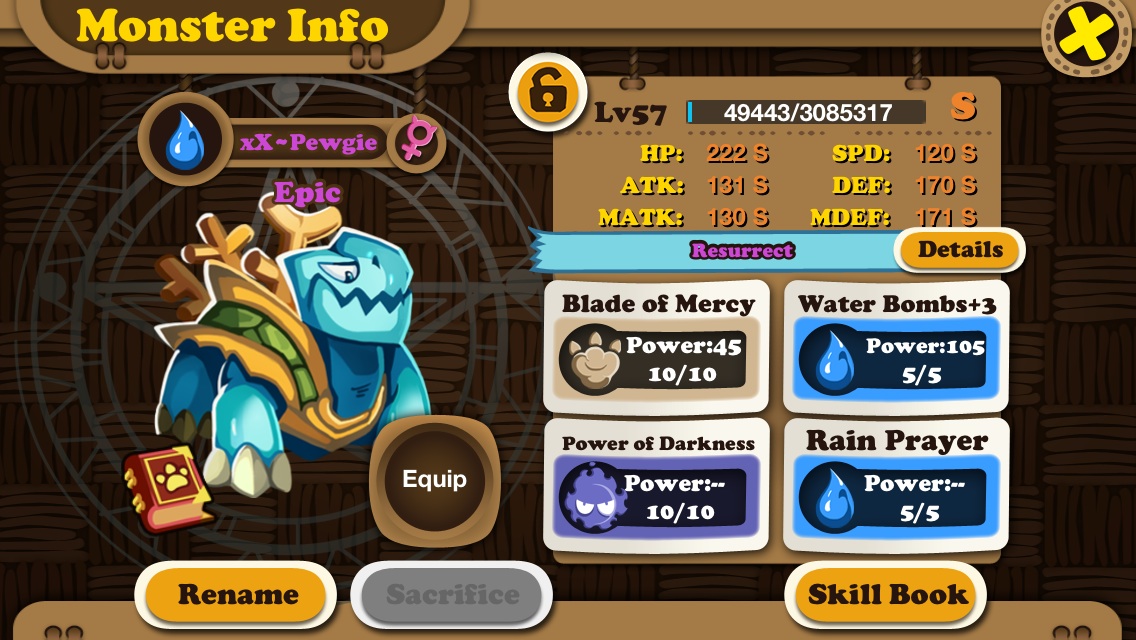Image resolution: width=1136 pixels, height=640 pixels.
Task: Click the greyed-out Sacrifice button
Action: [x=452, y=595]
